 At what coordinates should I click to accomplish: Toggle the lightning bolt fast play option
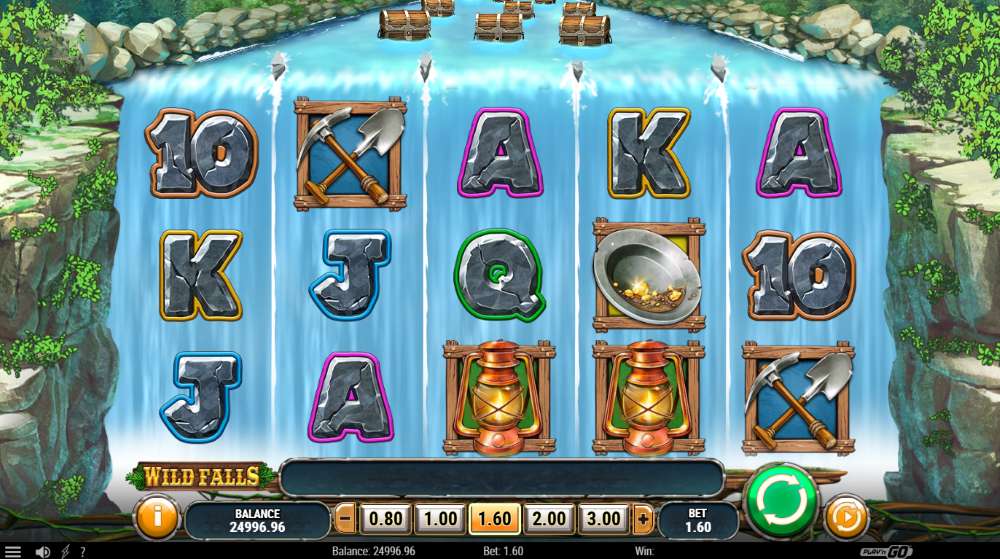[x=65, y=551]
